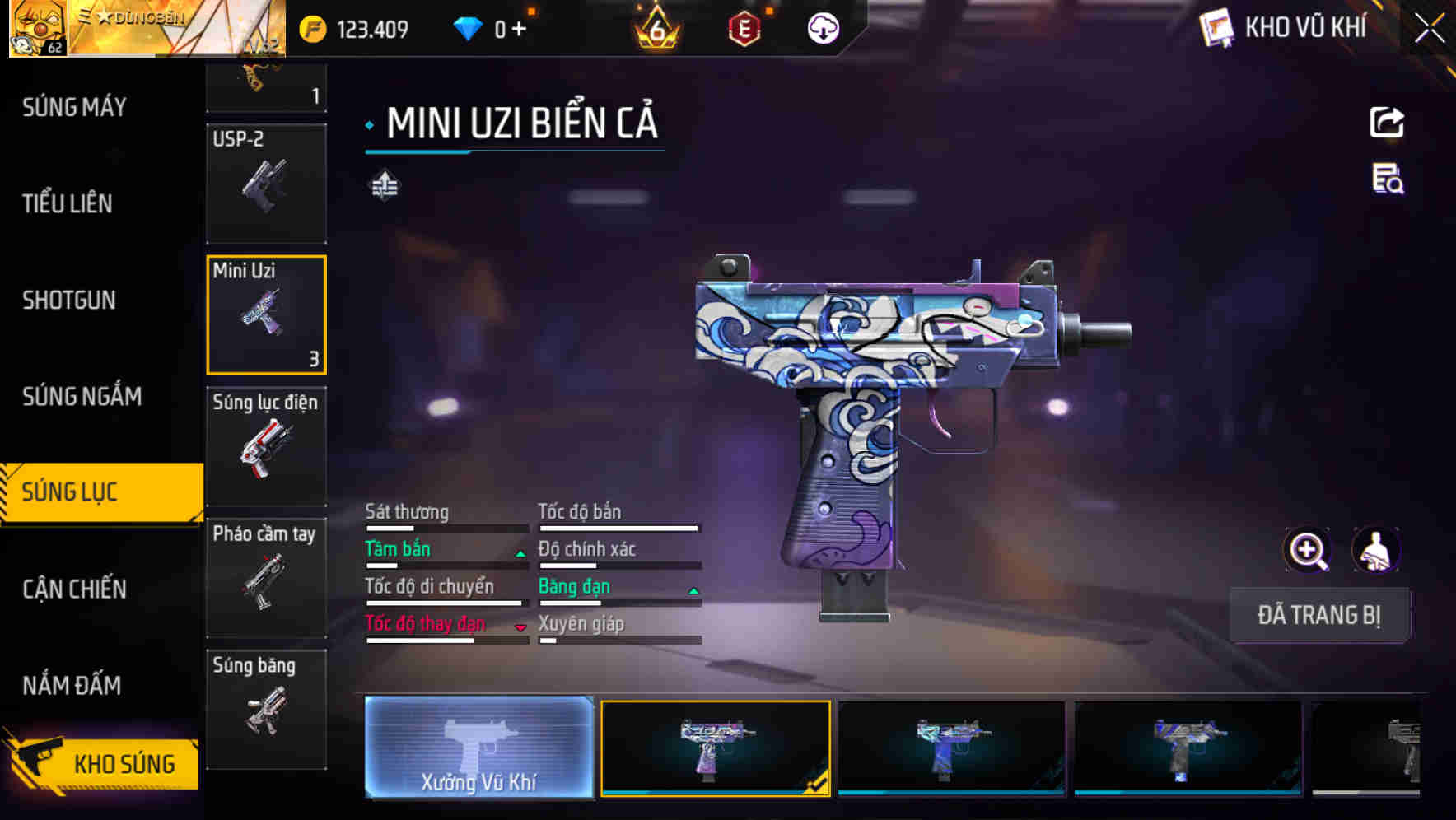Show the SÚNG NGẮM weapons
The width and height of the screenshot is (1456, 820).
coord(82,396)
